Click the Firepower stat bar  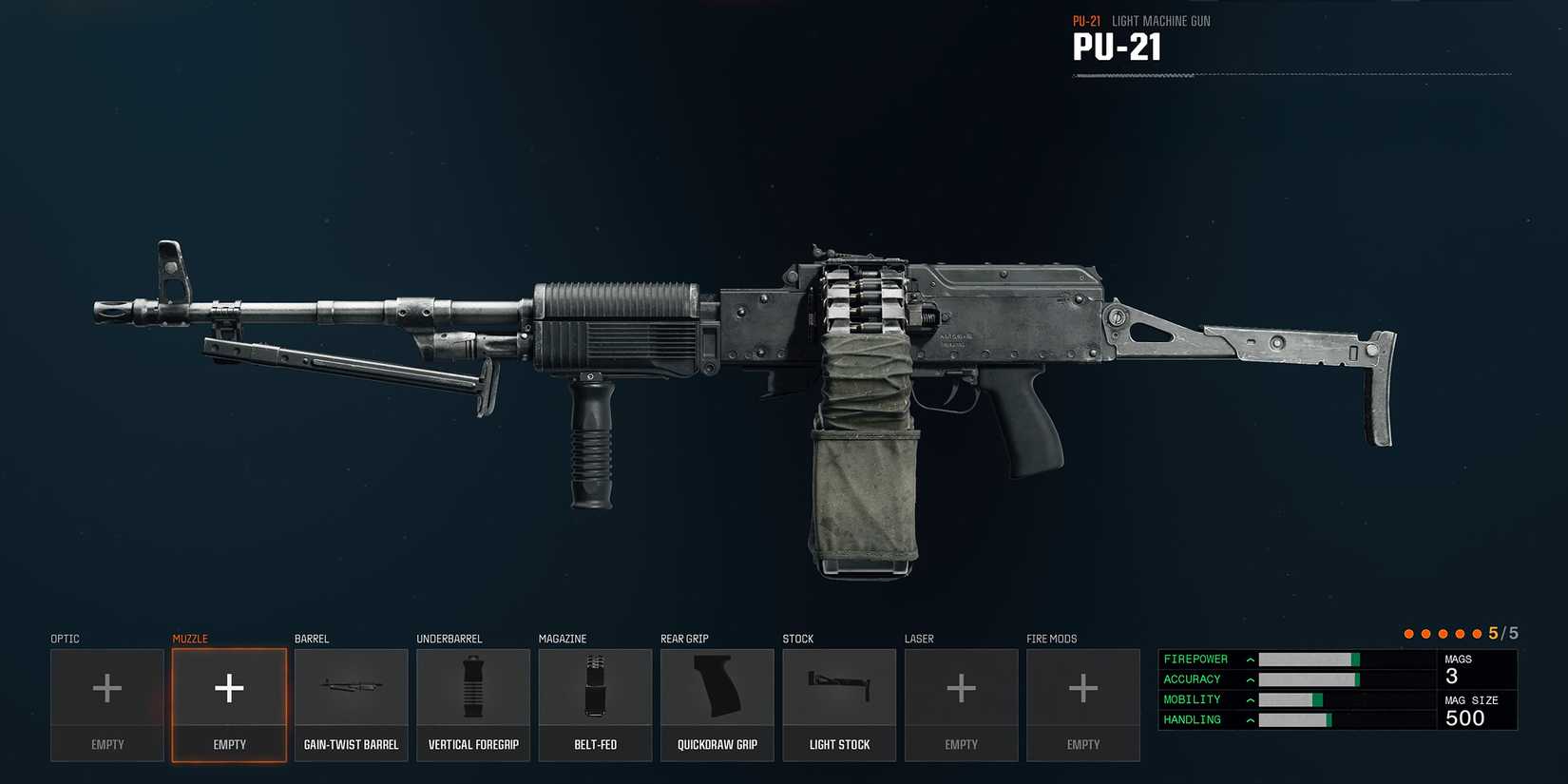1307,659
